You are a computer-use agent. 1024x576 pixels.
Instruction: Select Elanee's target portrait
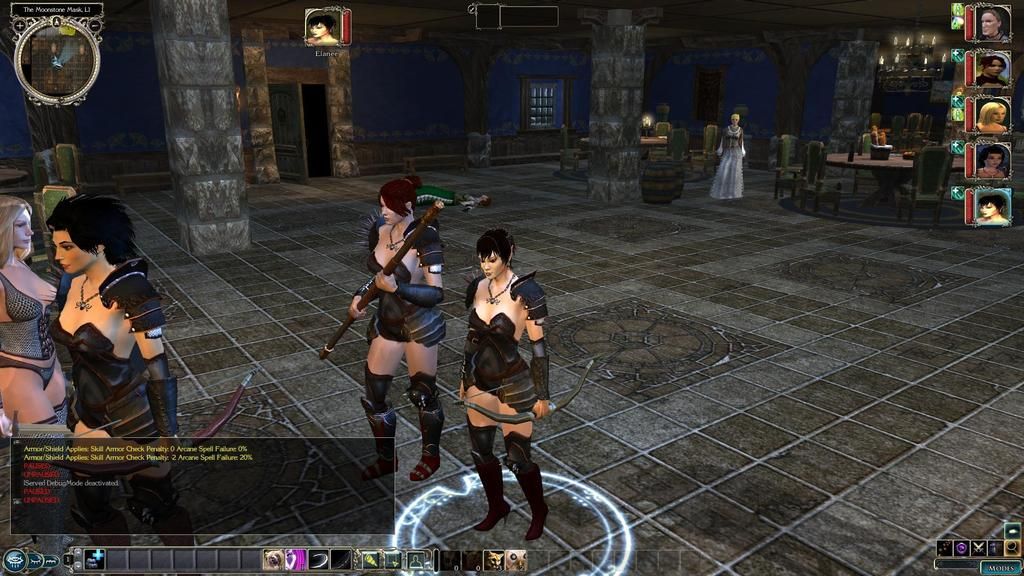coord(323,26)
